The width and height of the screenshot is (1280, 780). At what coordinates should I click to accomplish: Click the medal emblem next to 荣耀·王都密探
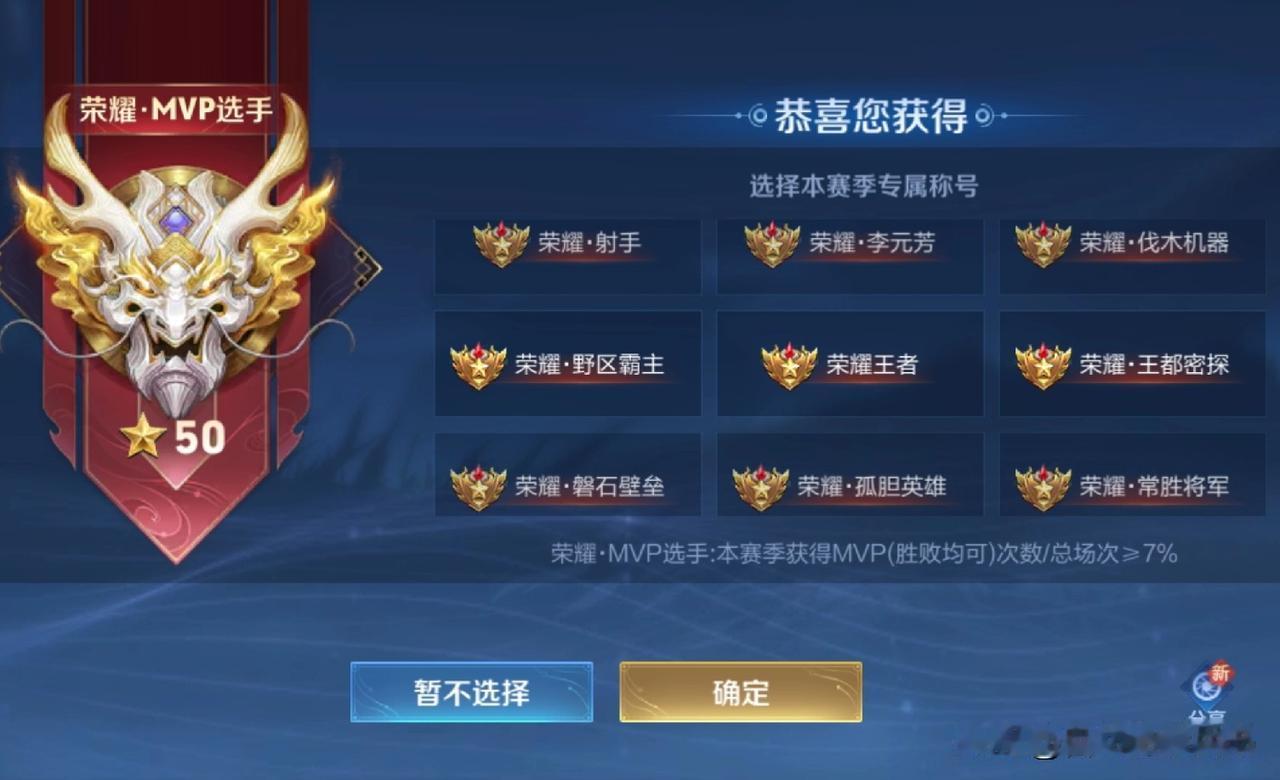click(x=1042, y=366)
